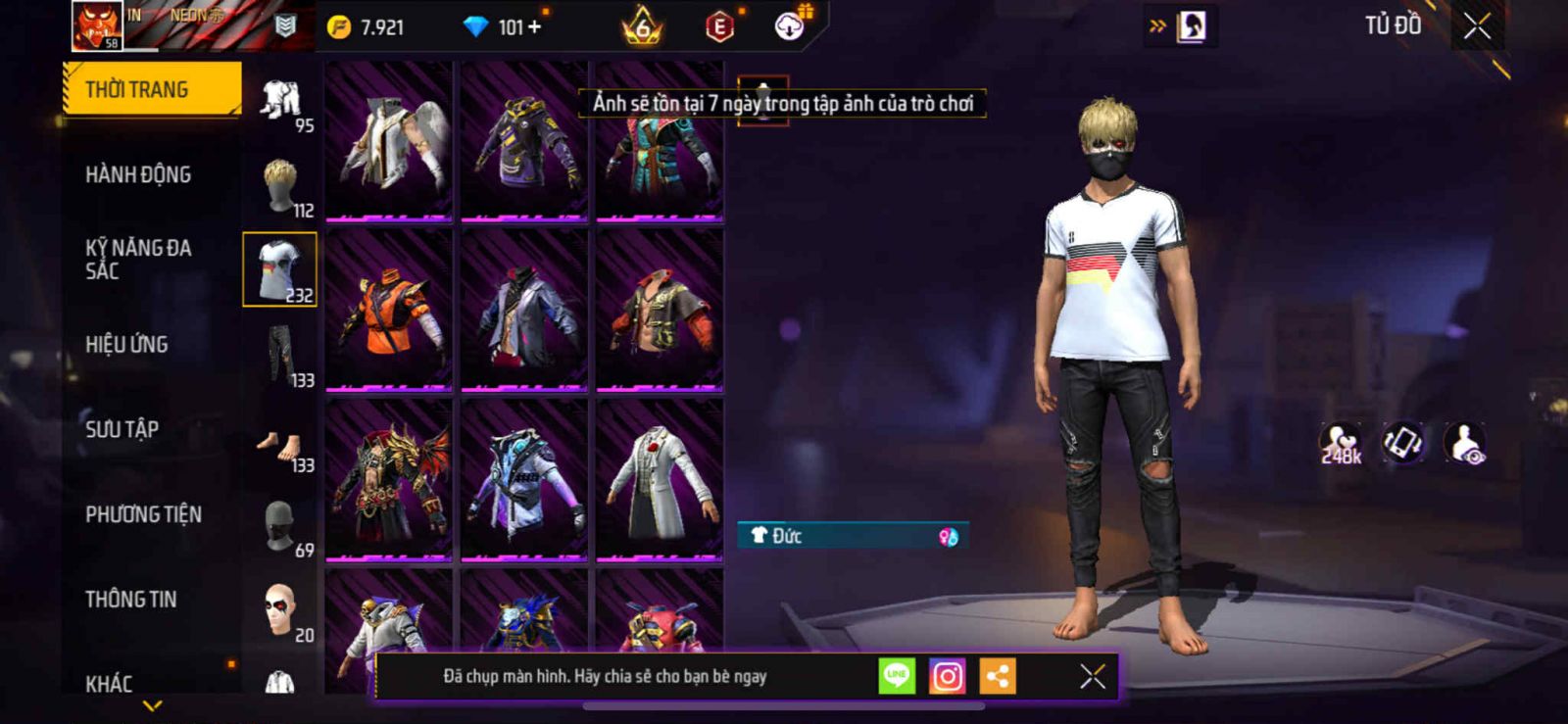The image size is (1568, 724).
Task: Pick the white winged jacket outfit
Action: pyautogui.click(x=389, y=141)
